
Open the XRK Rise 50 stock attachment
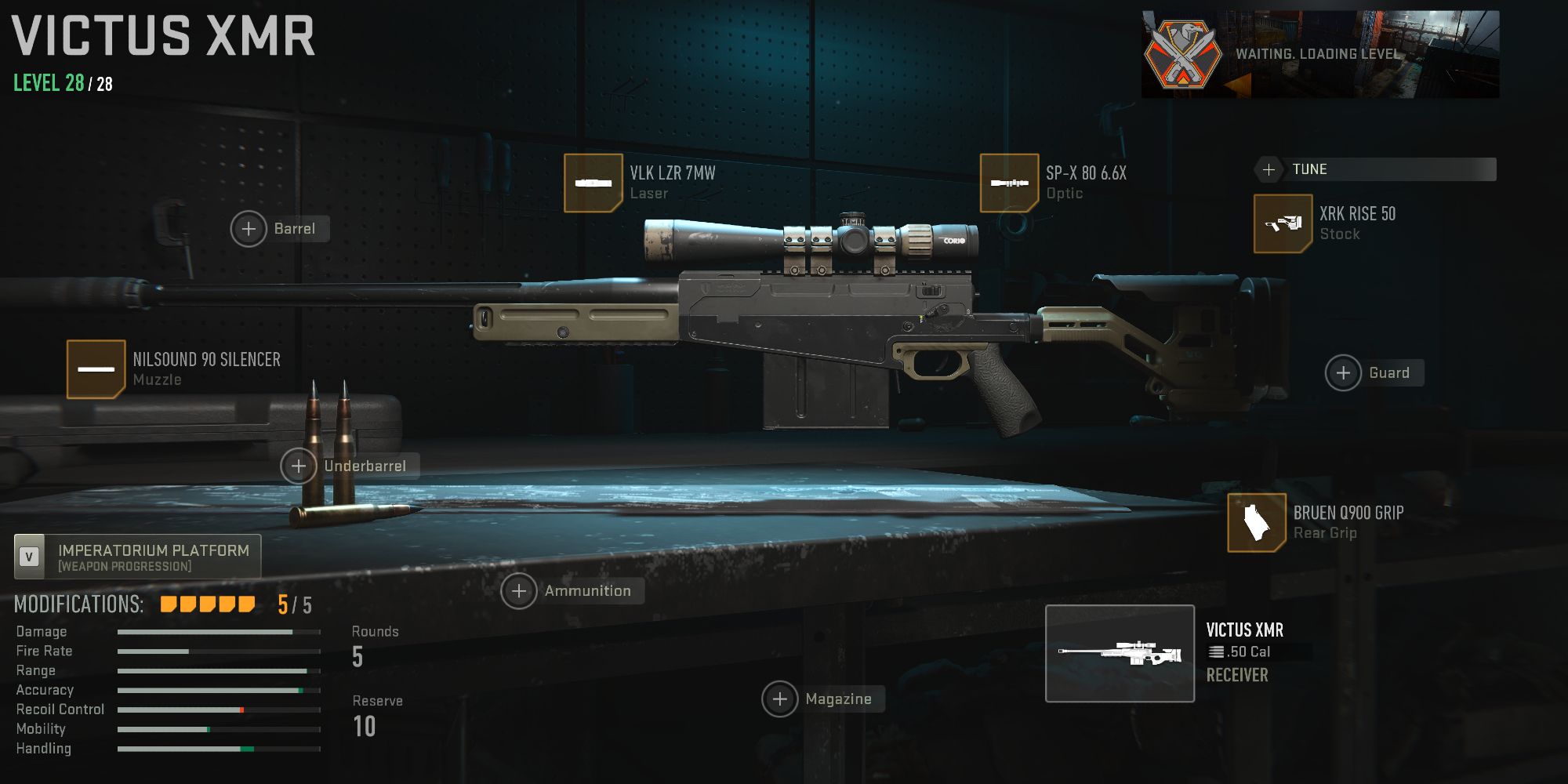coord(1283,223)
